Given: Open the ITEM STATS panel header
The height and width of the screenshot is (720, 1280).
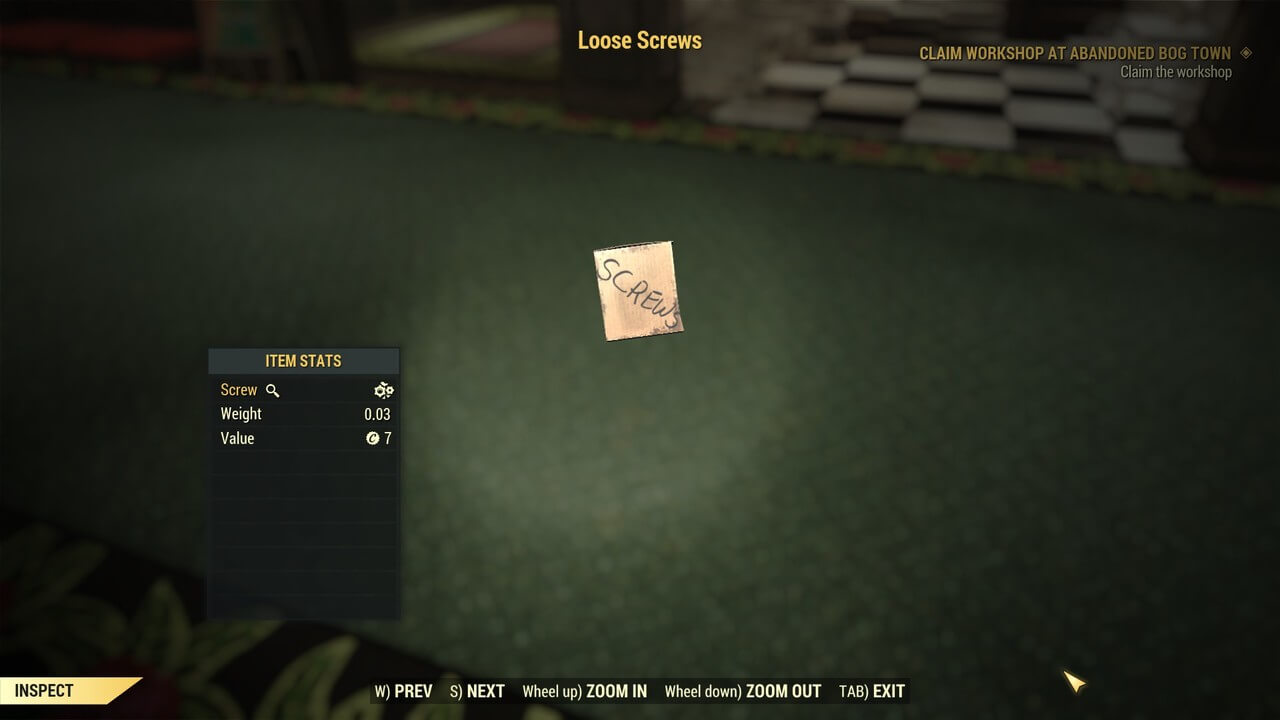Looking at the screenshot, I should [303, 361].
